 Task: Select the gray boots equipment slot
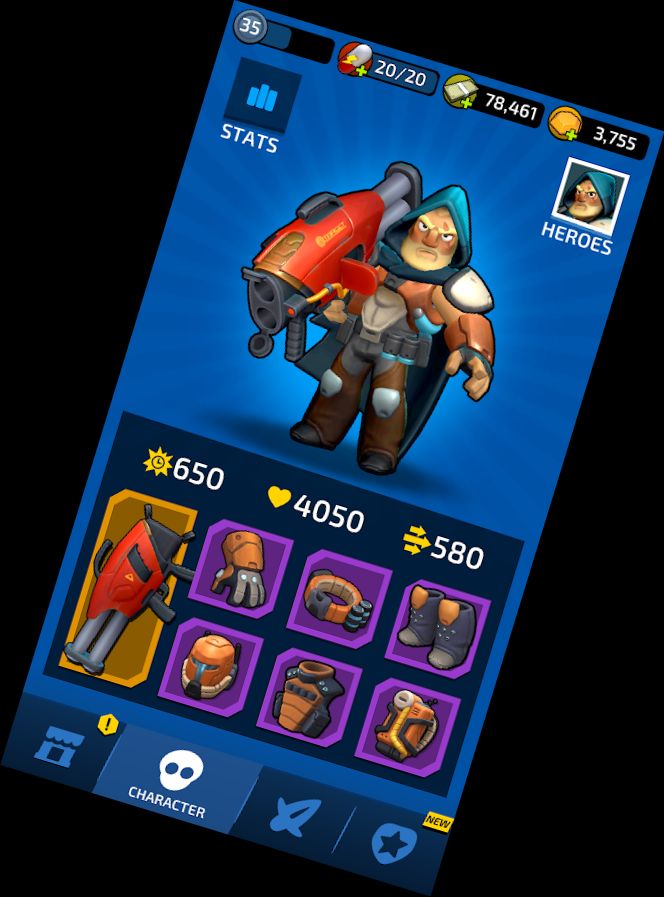click(x=436, y=627)
